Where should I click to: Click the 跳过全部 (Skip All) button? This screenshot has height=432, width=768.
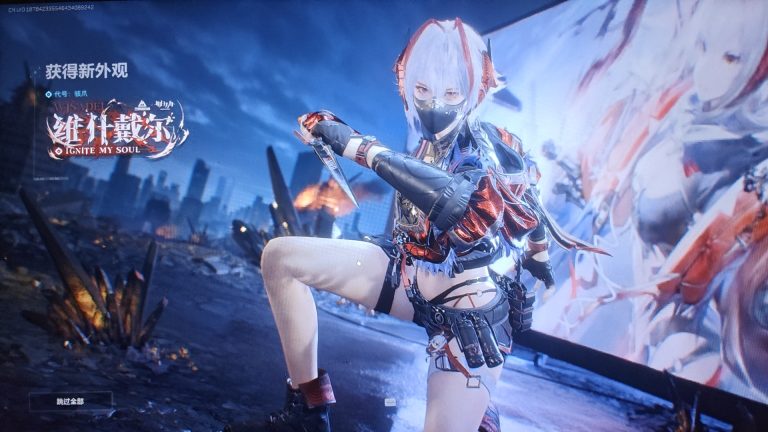pyautogui.click(x=70, y=400)
